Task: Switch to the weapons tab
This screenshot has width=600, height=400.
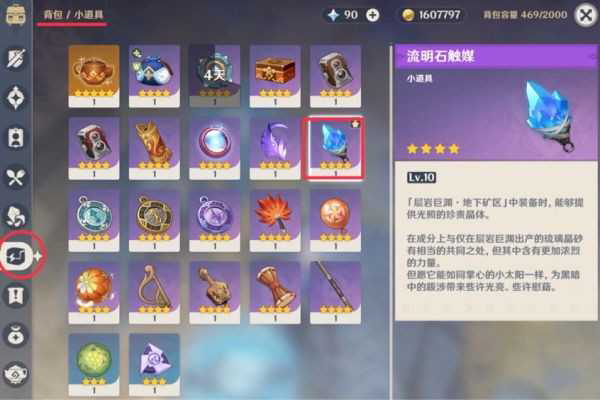Action: click(16, 58)
